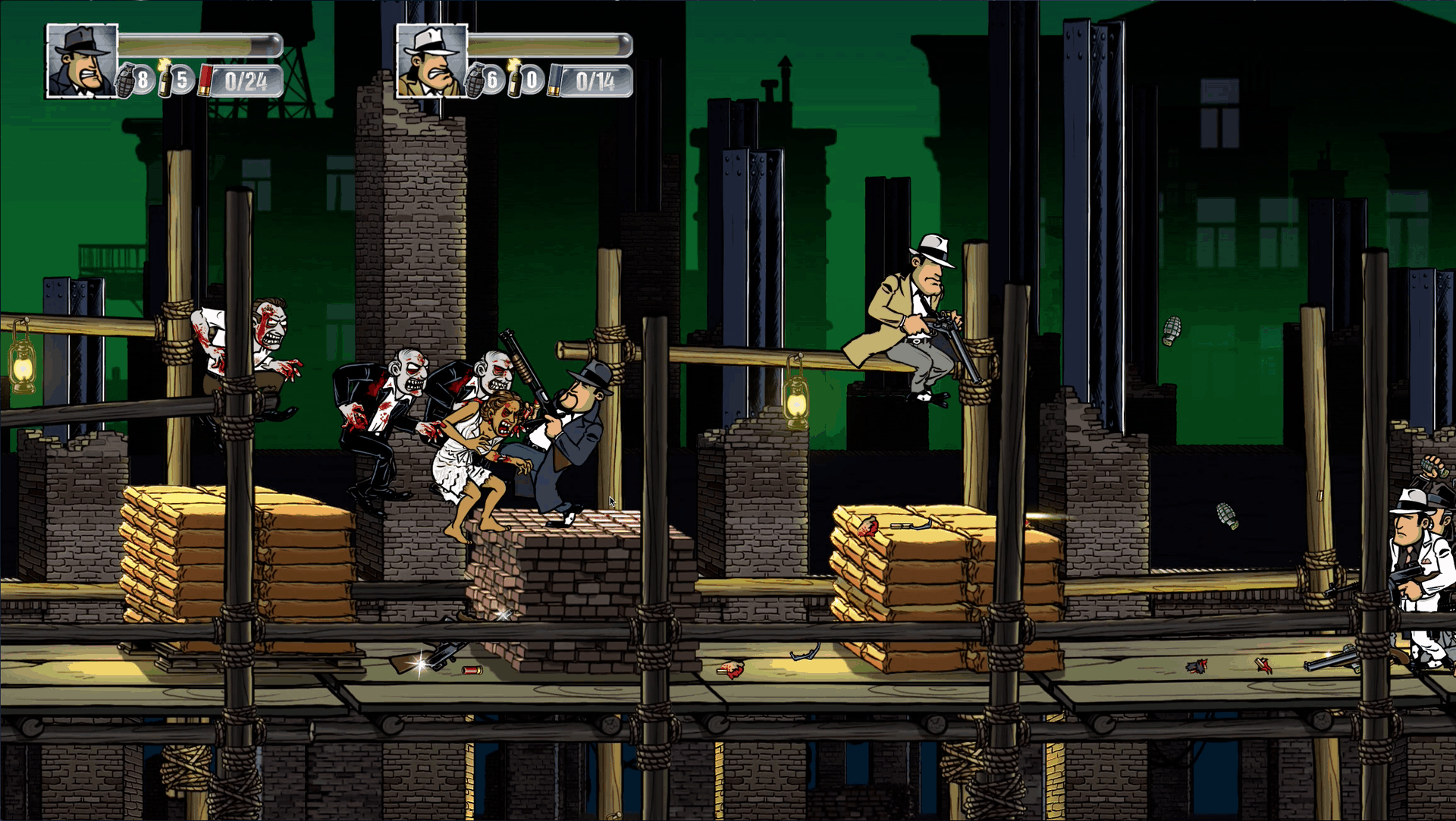The image size is (1456, 821).
Task: Choose player one's grenade icon
Action: click(126, 80)
